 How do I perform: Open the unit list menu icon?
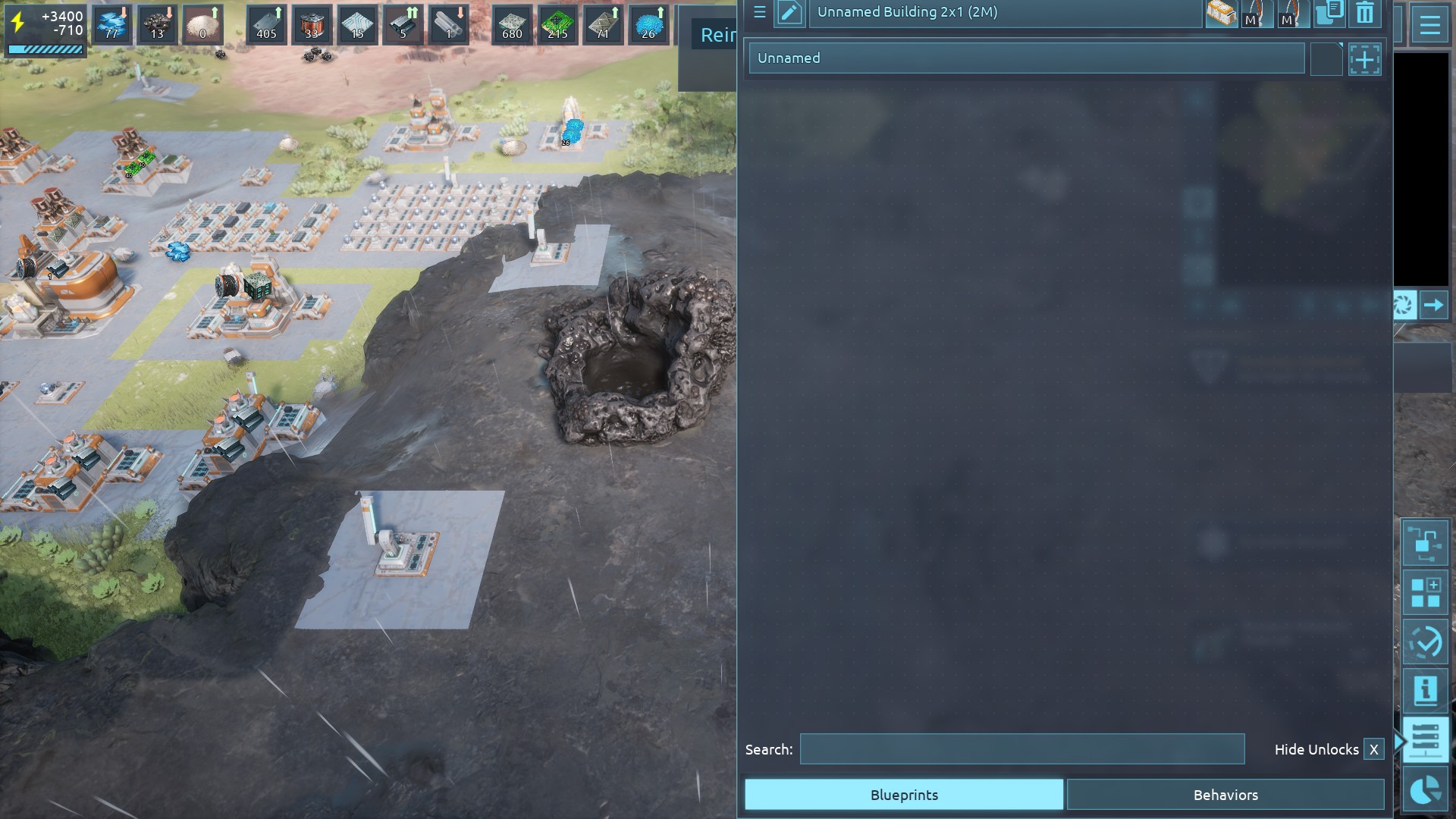[759, 12]
